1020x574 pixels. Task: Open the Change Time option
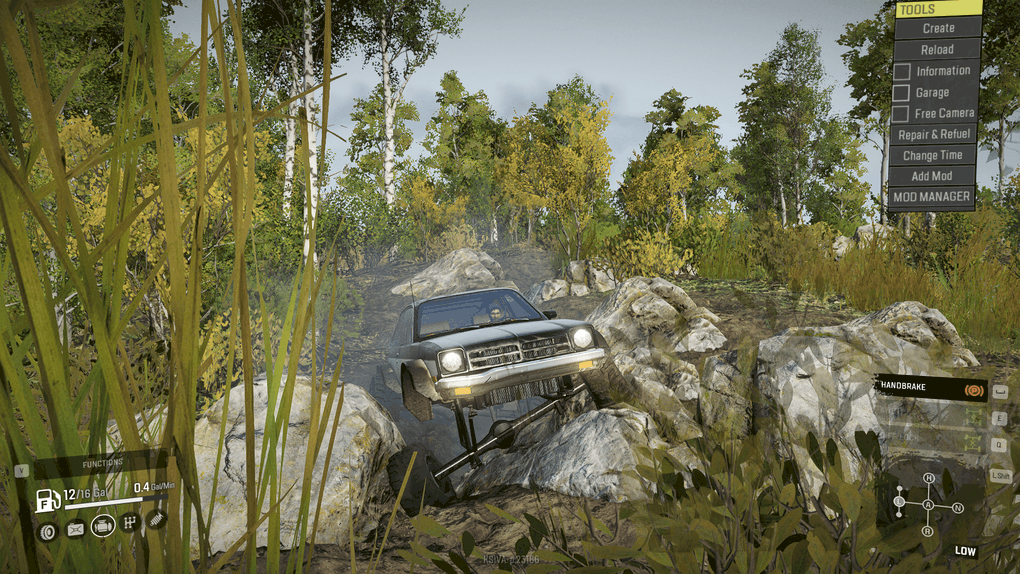click(932, 155)
